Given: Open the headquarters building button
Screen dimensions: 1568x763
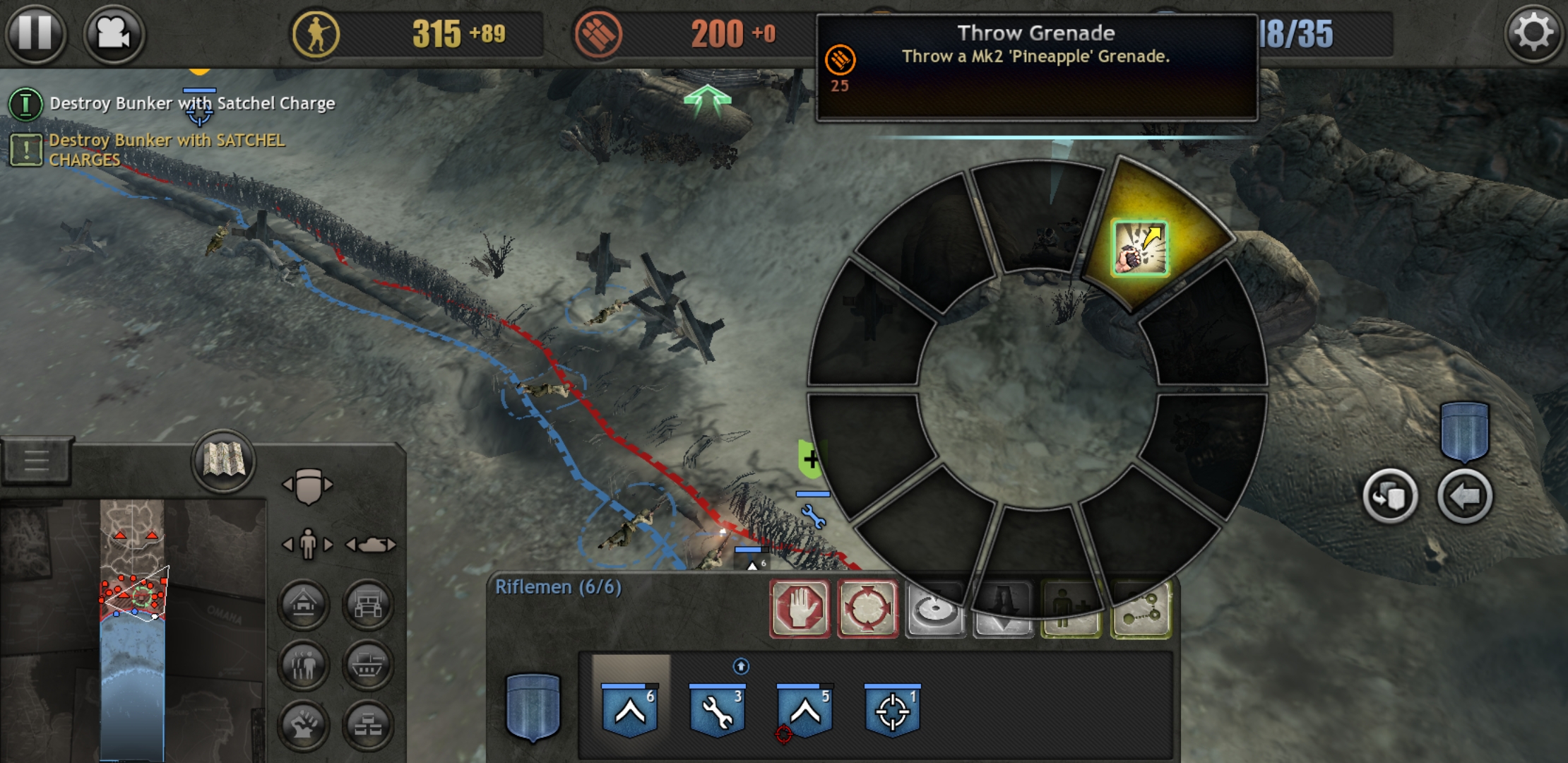Looking at the screenshot, I should (x=304, y=605).
